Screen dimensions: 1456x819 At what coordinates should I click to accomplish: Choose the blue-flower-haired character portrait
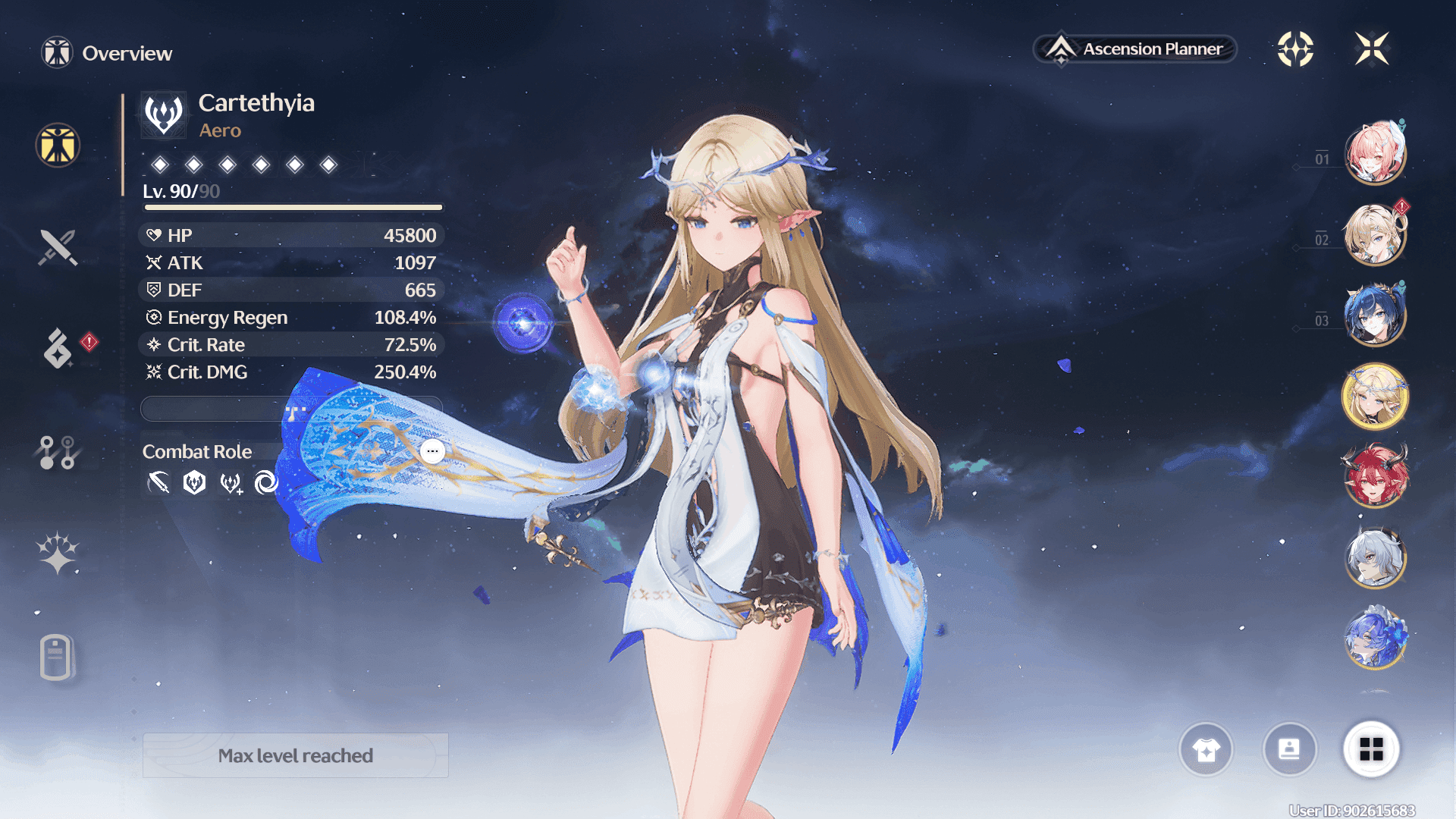[1375, 639]
